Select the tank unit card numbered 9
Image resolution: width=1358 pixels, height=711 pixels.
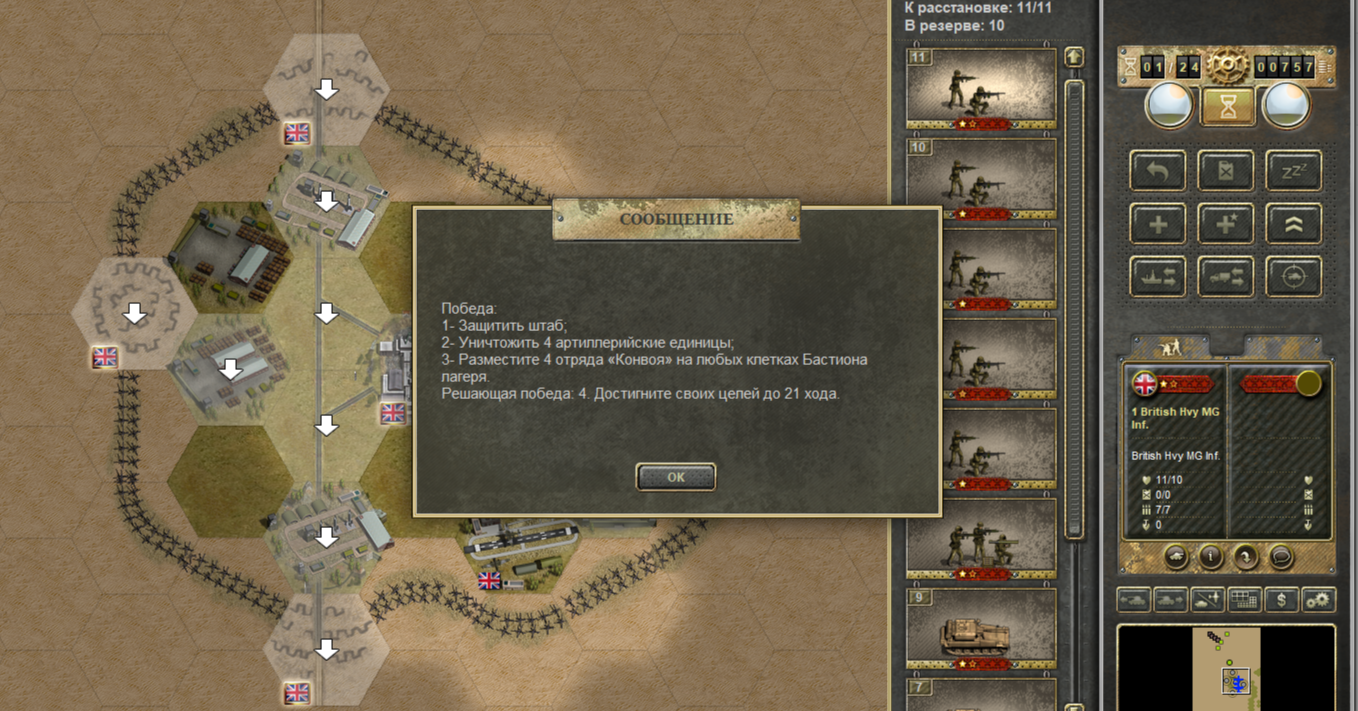coord(981,629)
